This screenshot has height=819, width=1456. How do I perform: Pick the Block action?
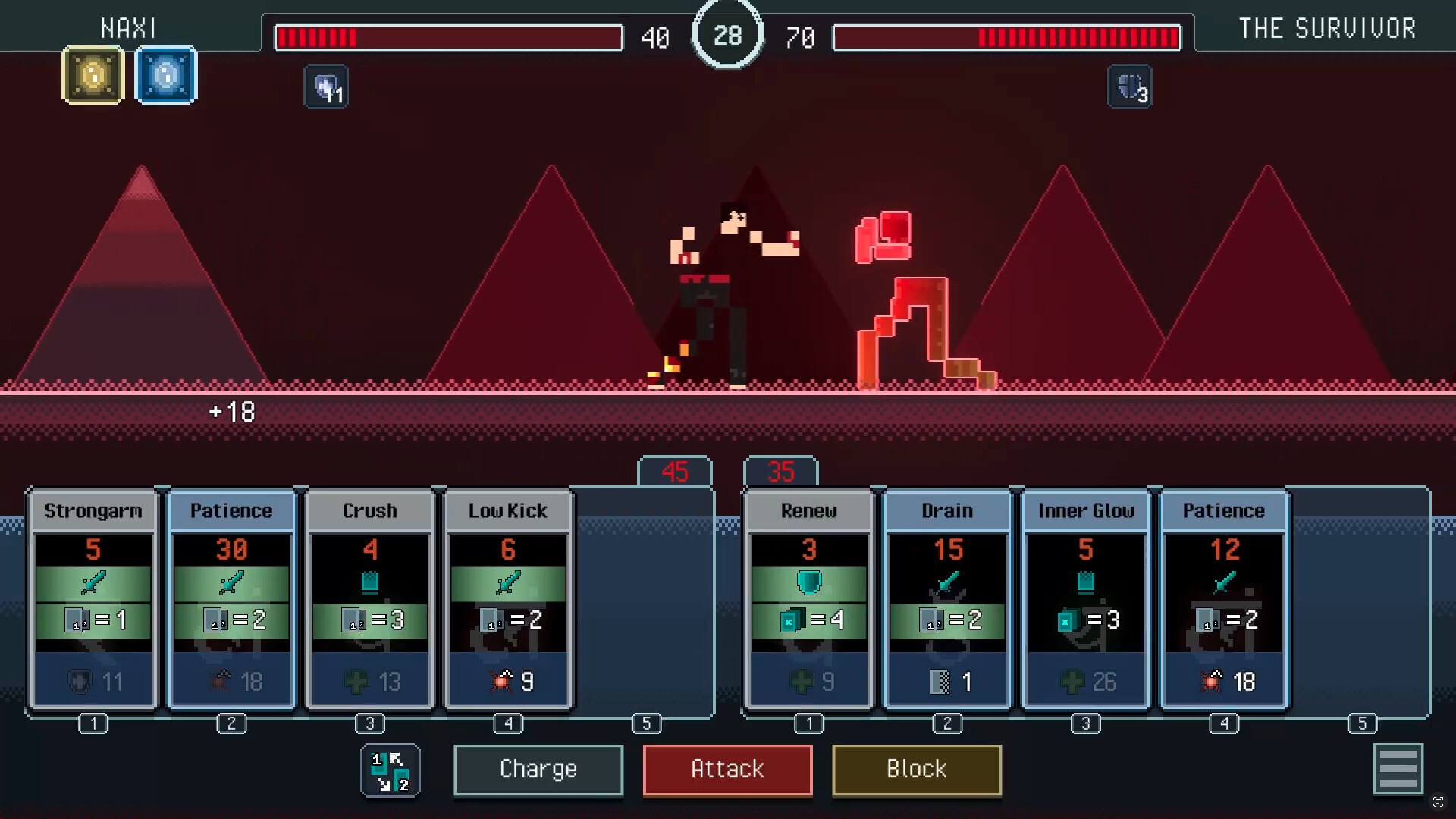coord(916,770)
